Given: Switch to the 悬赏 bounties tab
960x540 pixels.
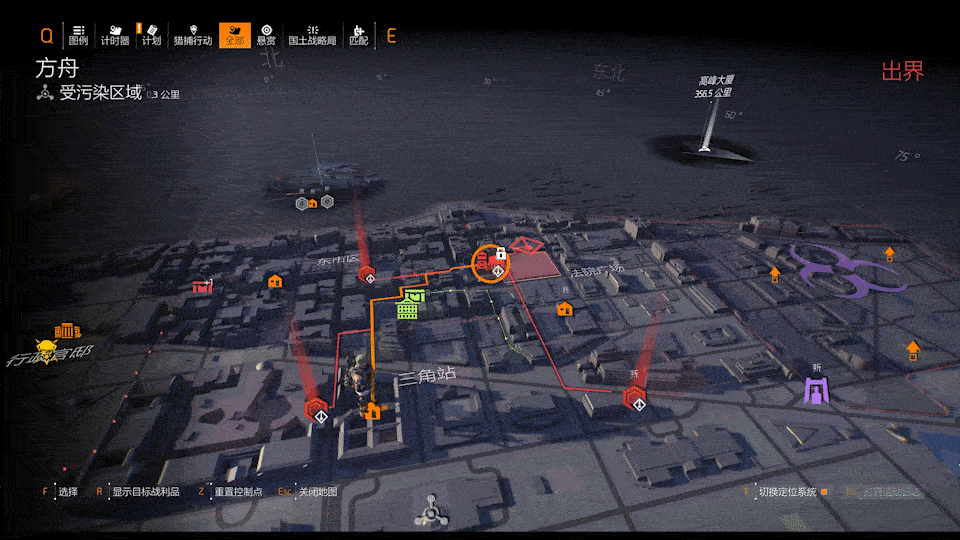Looking at the screenshot, I should click(266, 35).
